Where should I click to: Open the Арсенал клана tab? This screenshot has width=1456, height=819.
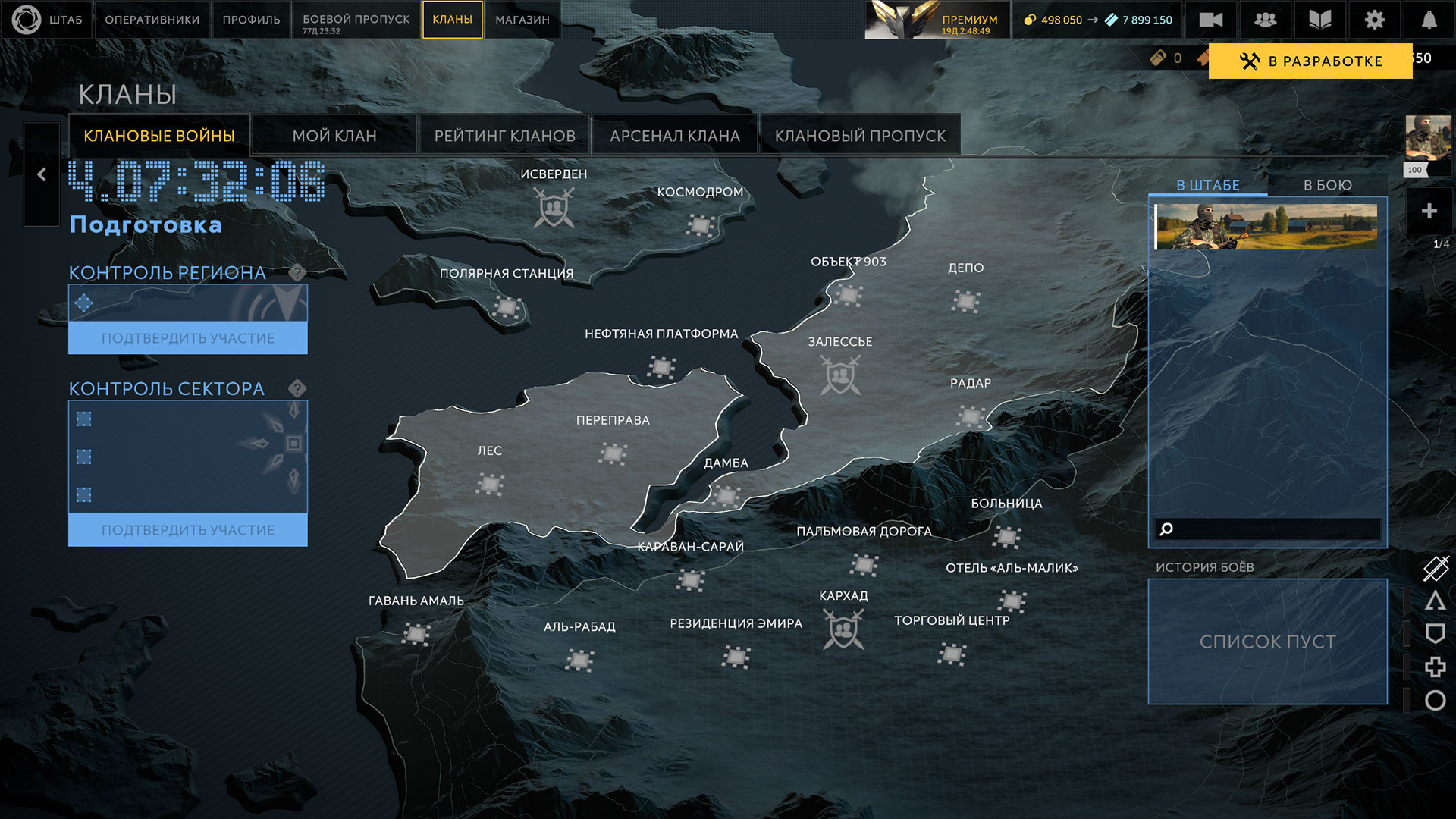(x=674, y=136)
